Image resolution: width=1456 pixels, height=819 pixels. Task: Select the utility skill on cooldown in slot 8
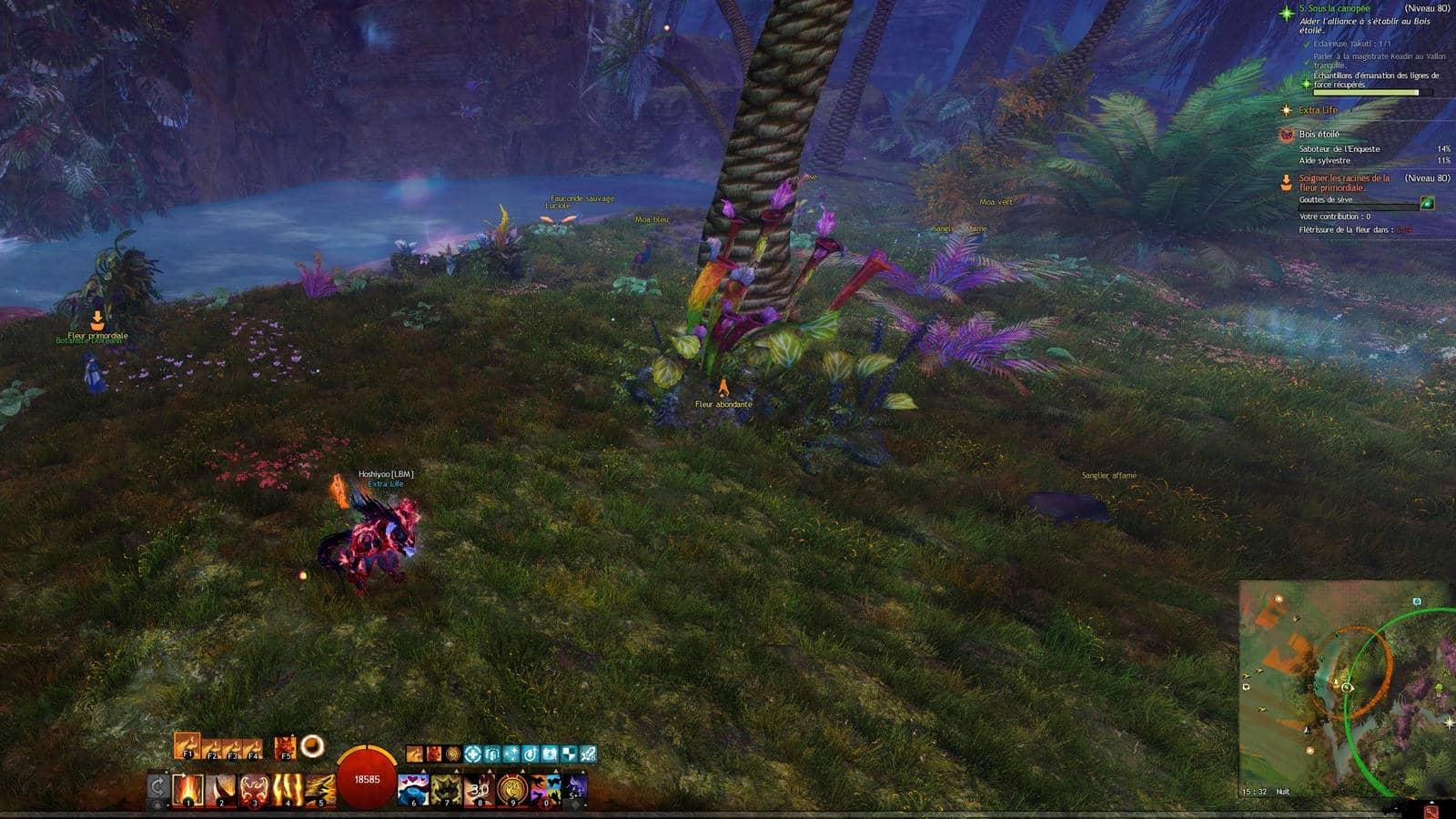click(479, 788)
